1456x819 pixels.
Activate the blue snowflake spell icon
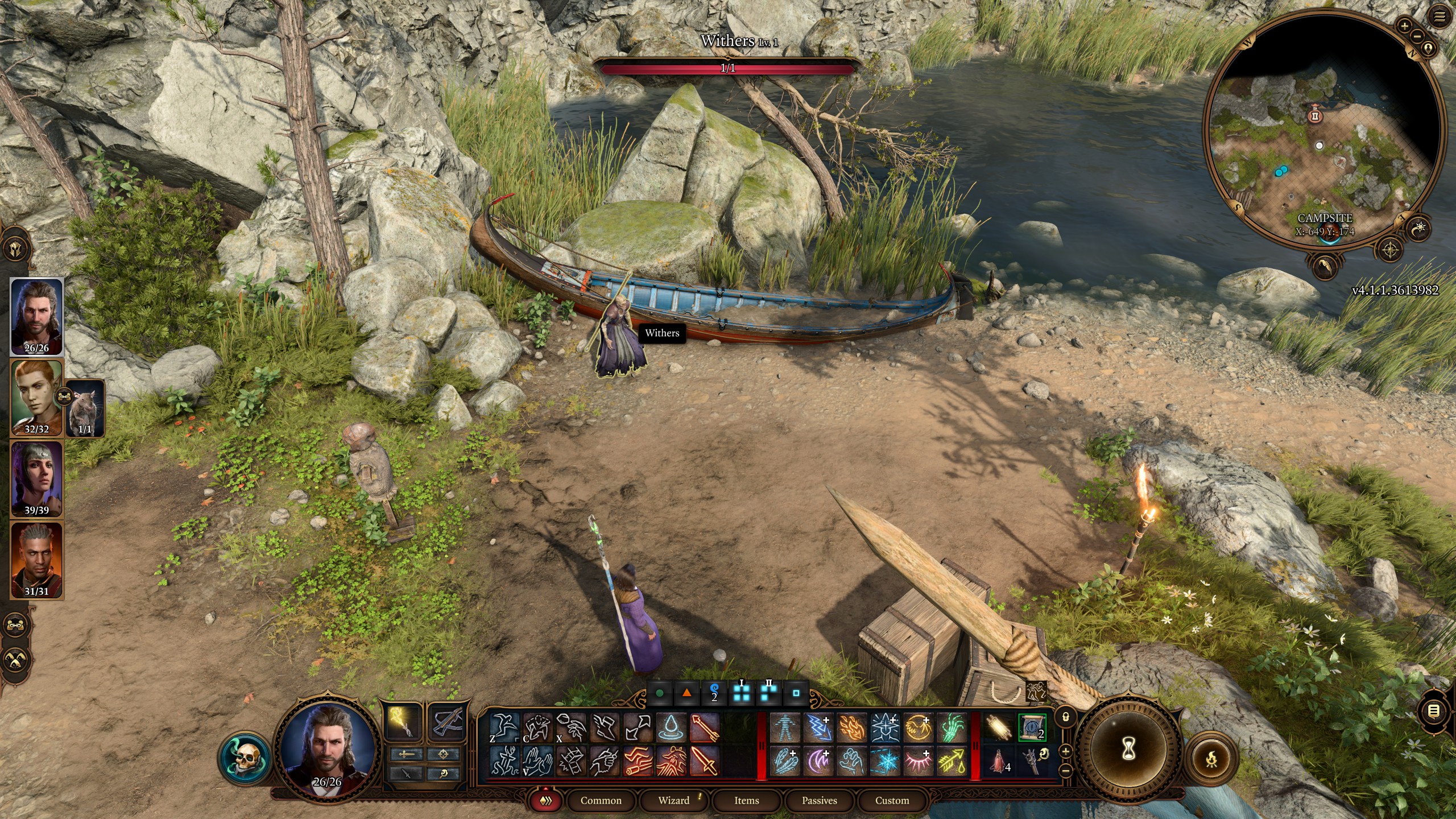[x=885, y=761]
